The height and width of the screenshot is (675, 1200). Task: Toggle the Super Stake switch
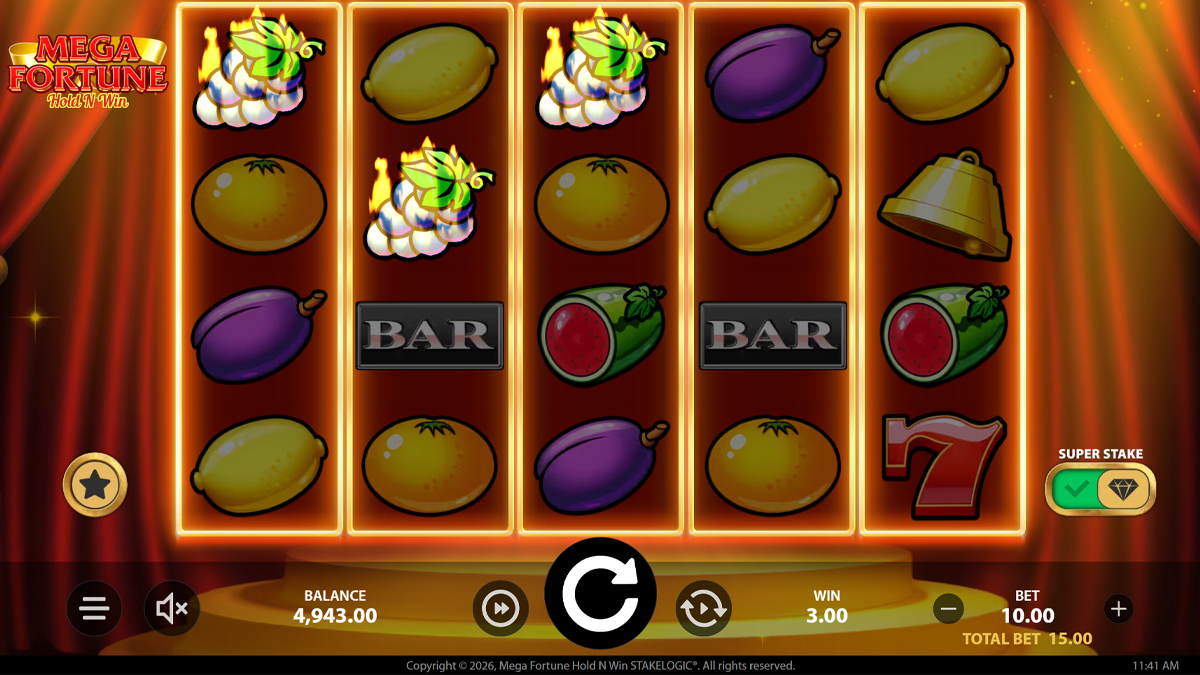(1100, 489)
